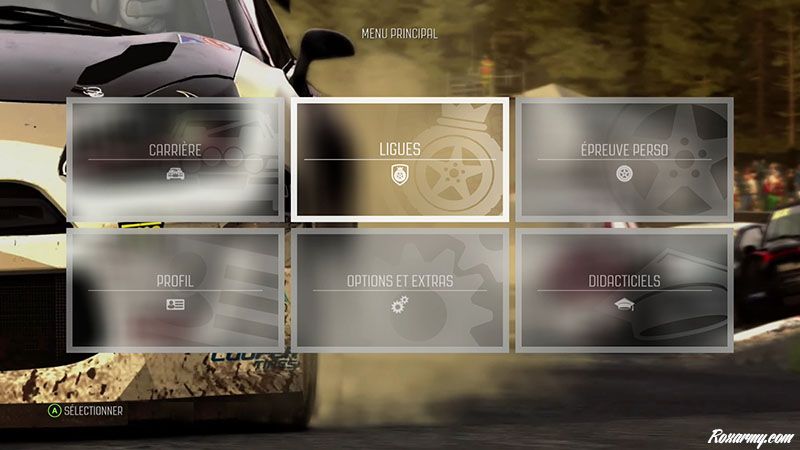Launch the Didacticiels tile

tap(625, 290)
